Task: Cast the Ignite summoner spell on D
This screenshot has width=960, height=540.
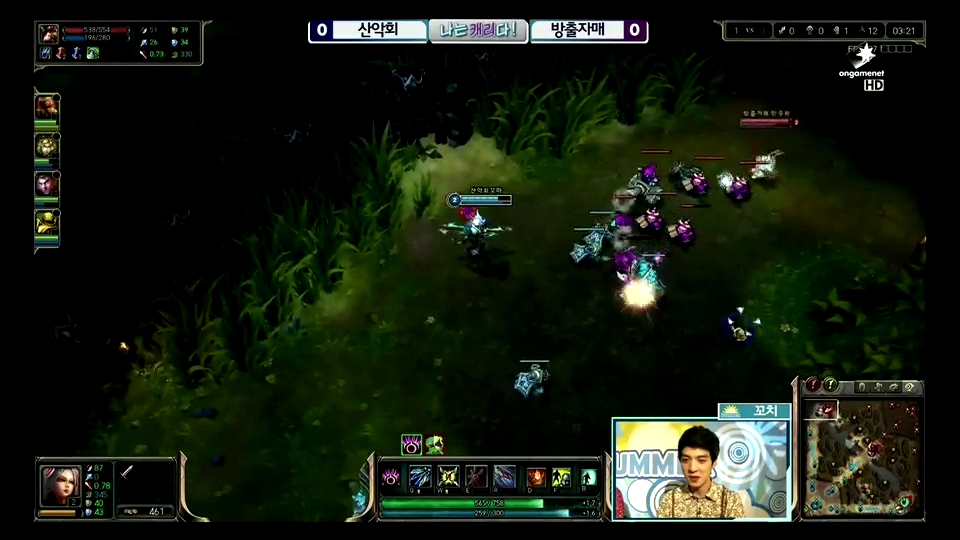Action: pyautogui.click(x=536, y=477)
